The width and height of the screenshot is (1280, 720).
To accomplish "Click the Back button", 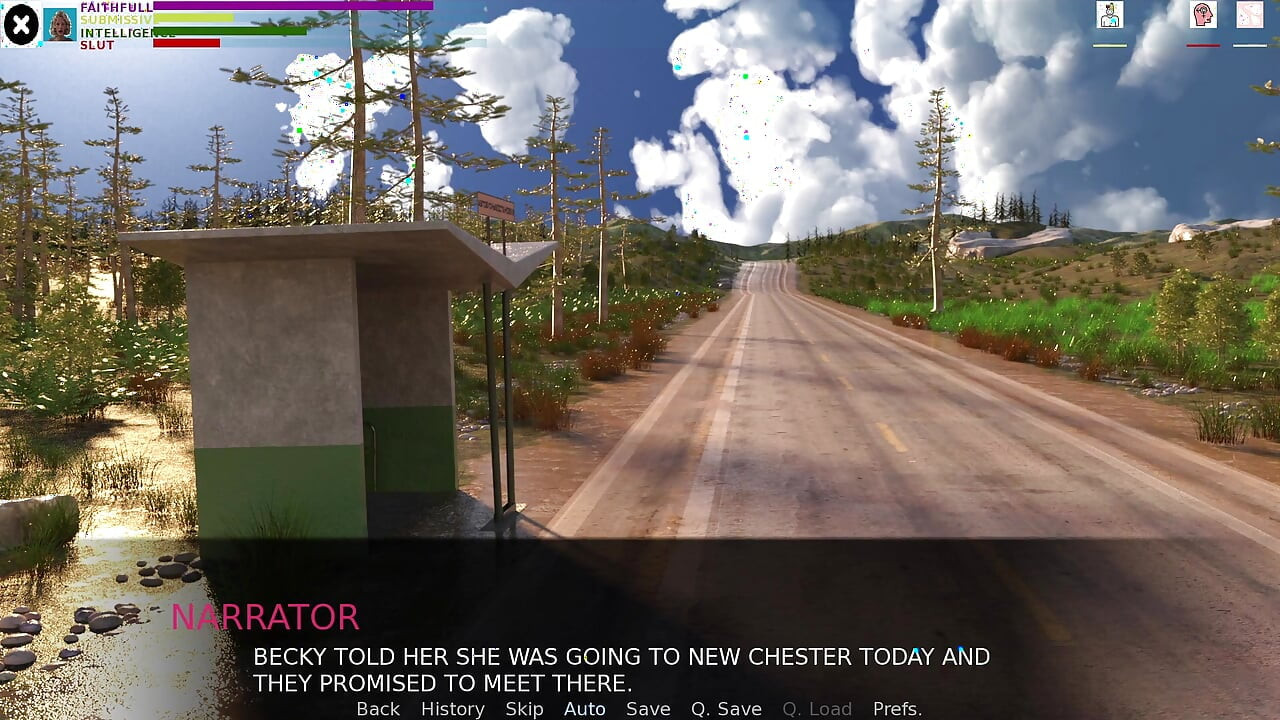I will (378, 709).
